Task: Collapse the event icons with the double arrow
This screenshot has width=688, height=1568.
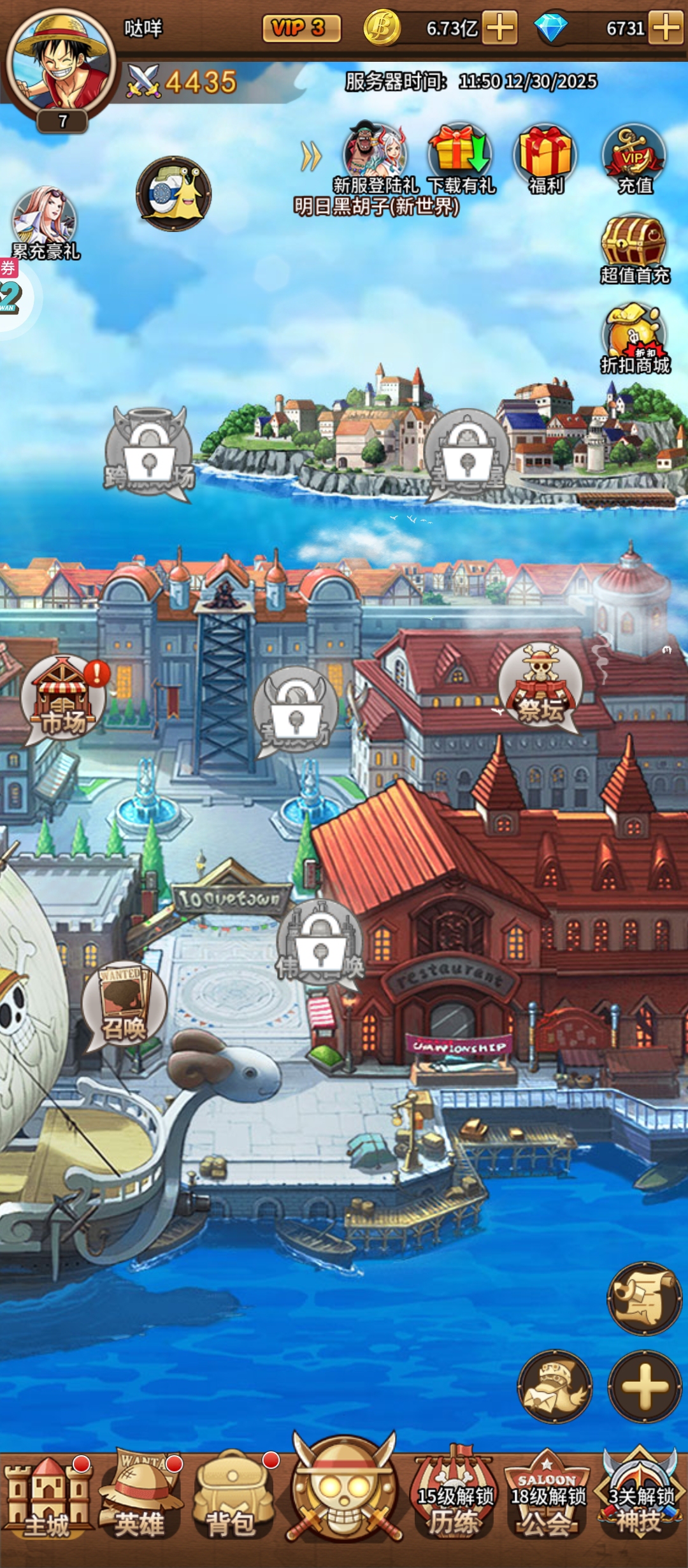Action: click(311, 156)
